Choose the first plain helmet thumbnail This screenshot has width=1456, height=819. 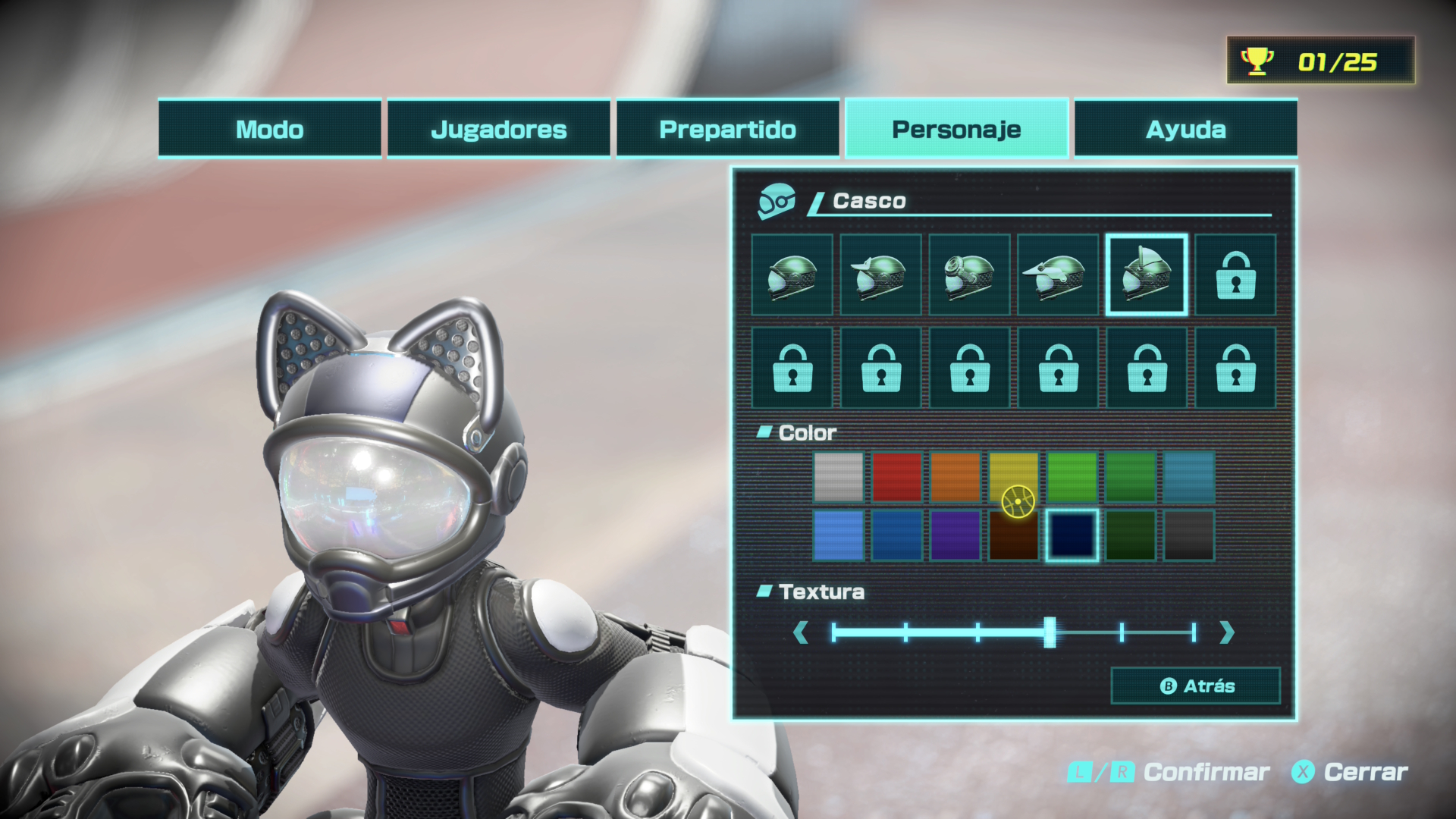(x=792, y=275)
